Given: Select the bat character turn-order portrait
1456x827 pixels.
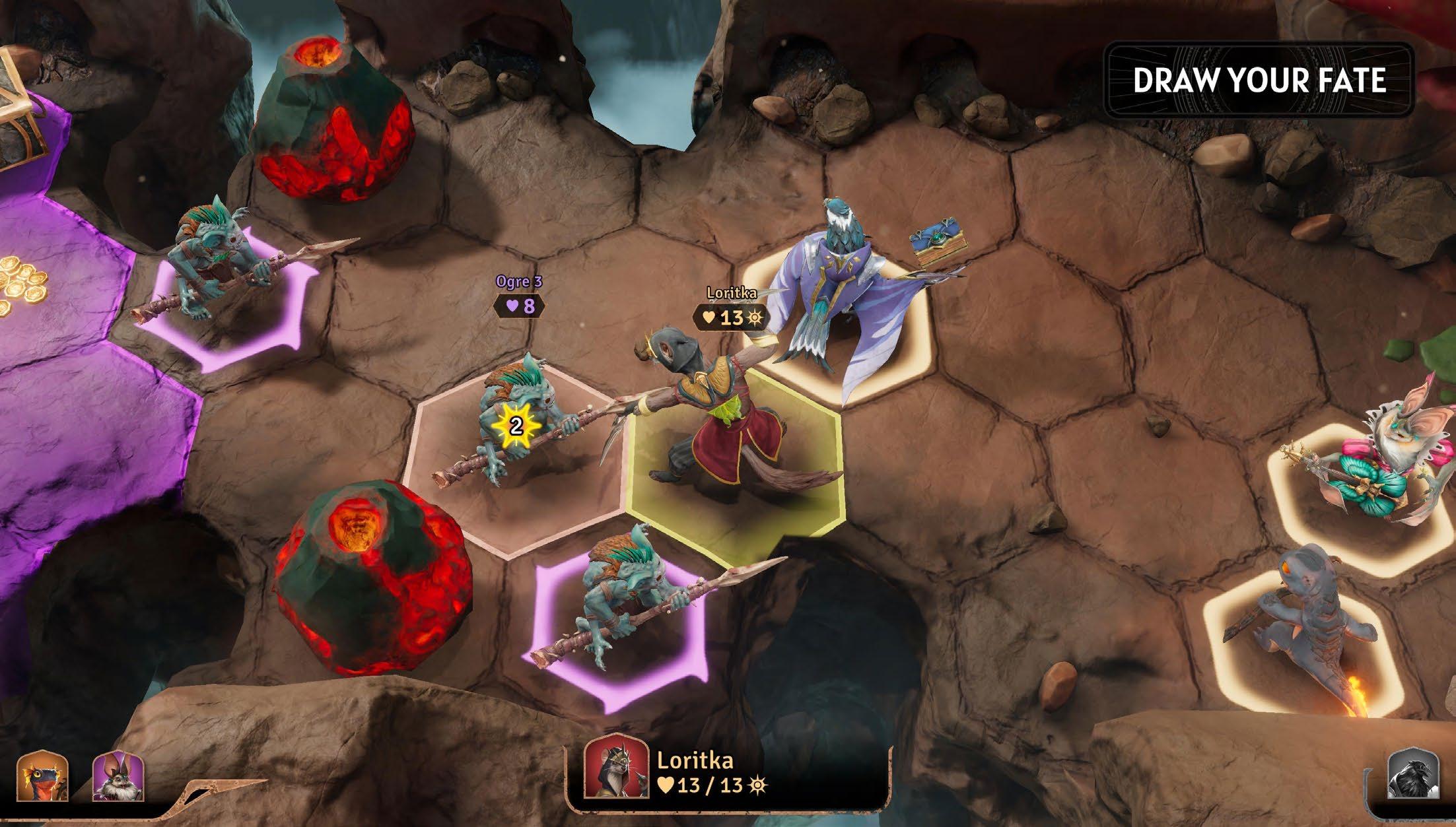Looking at the screenshot, I should tap(118, 776).
